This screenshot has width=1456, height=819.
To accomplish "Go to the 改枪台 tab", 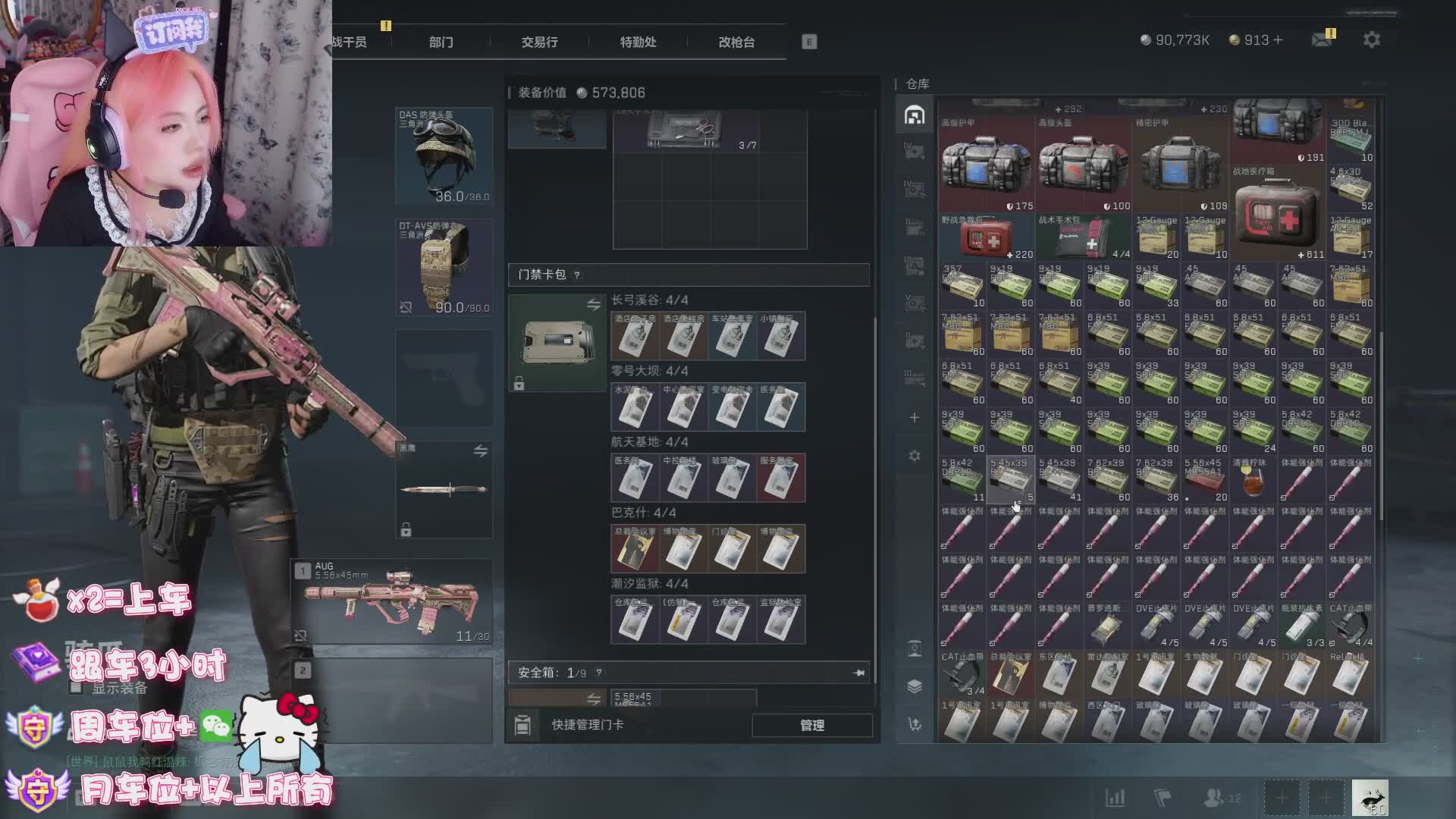I will (736, 42).
